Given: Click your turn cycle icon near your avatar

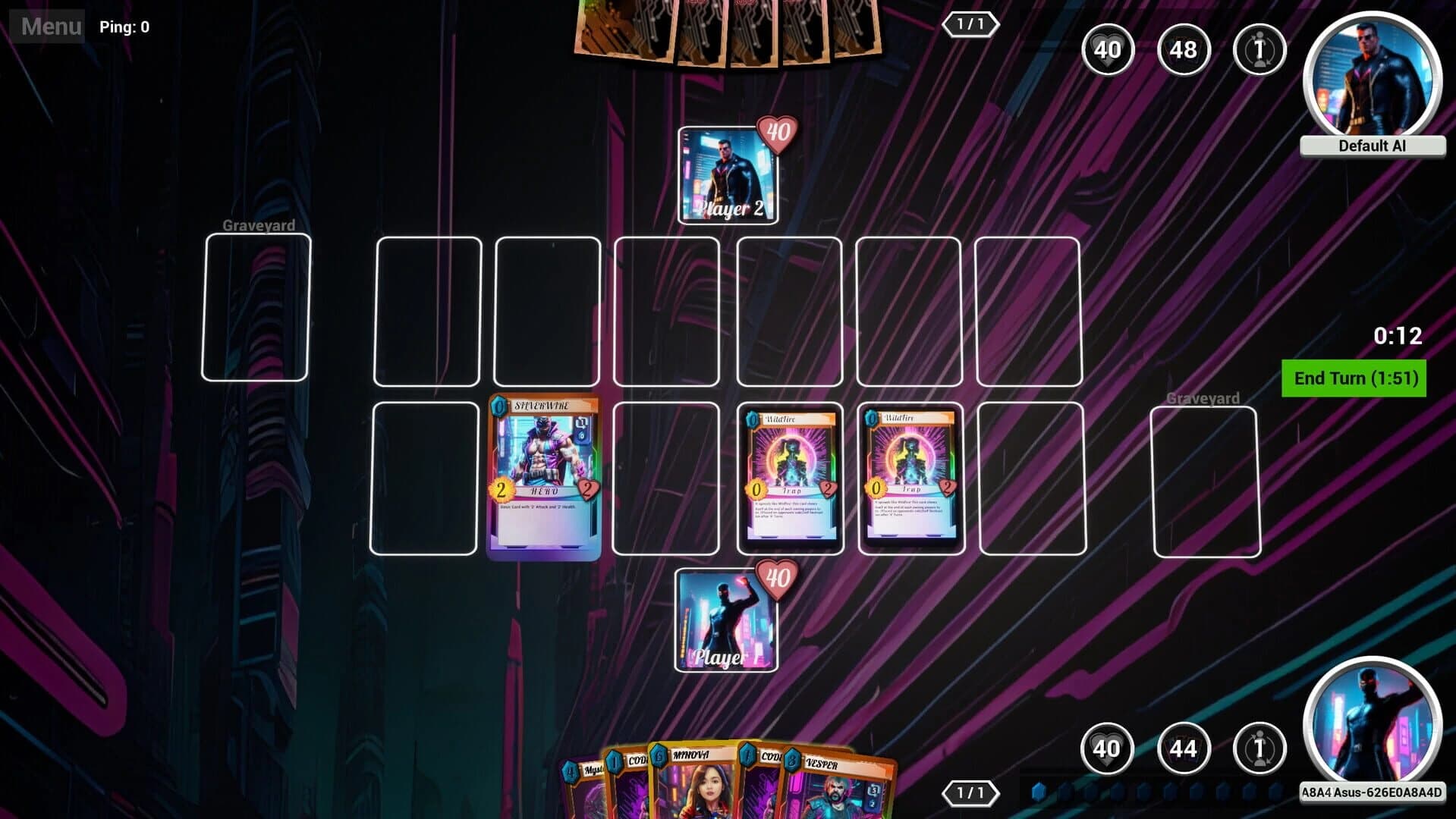Looking at the screenshot, I should 1259,748.
